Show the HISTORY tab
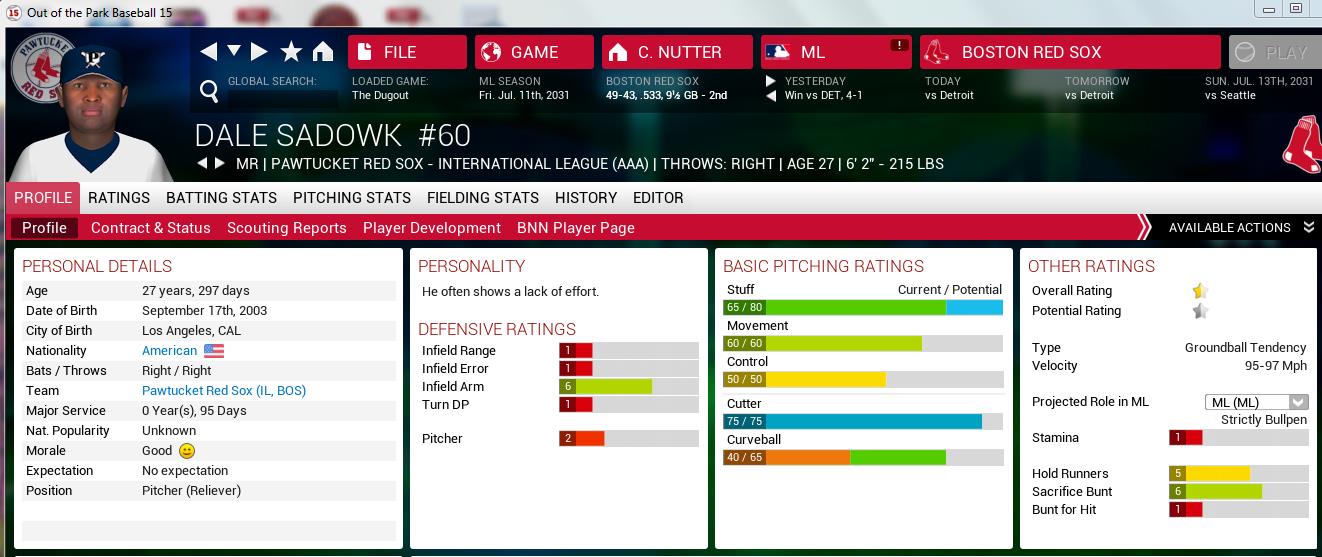Image resolution: width=1322 pixels, height=557 pixels. pyautogui.click(x=586, y=198)
